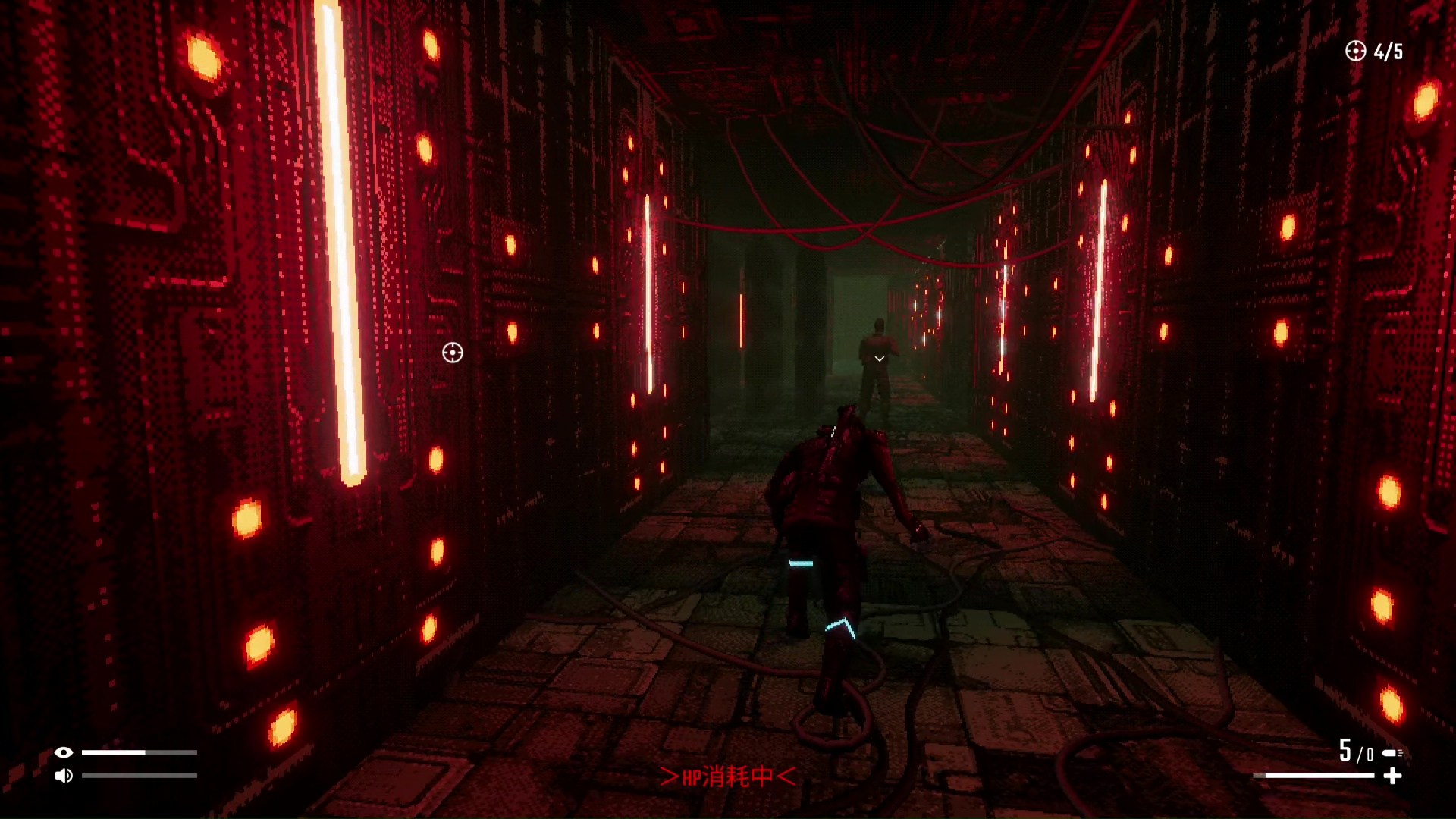This screenshot has width=1456, height=819.
Task: Click the eye visibility indicator icon
Action: [x=64, y=752]
